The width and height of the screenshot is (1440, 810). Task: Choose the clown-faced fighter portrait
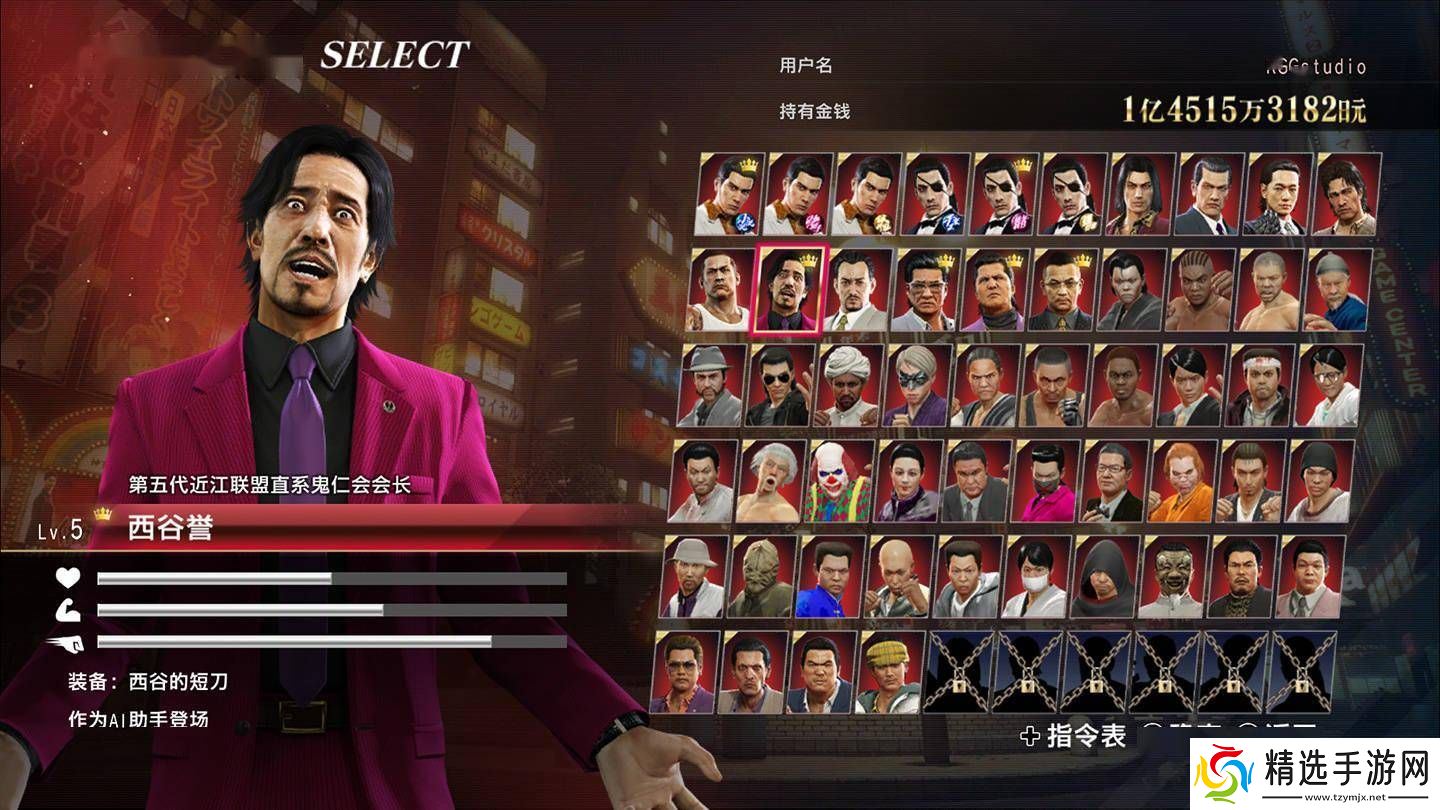tap(839, 481)
